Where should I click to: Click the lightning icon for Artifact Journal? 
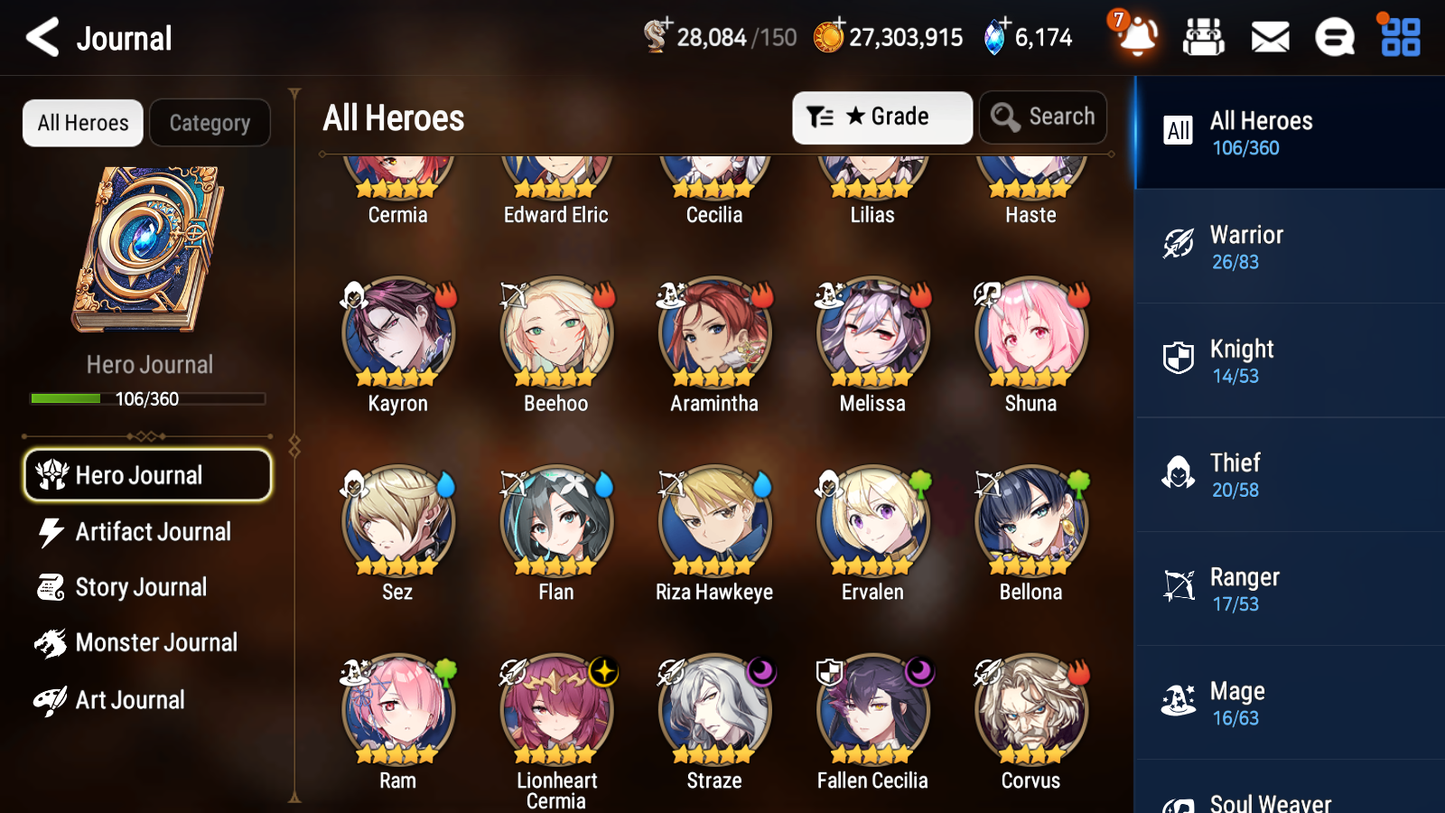[x=54, y=532]
